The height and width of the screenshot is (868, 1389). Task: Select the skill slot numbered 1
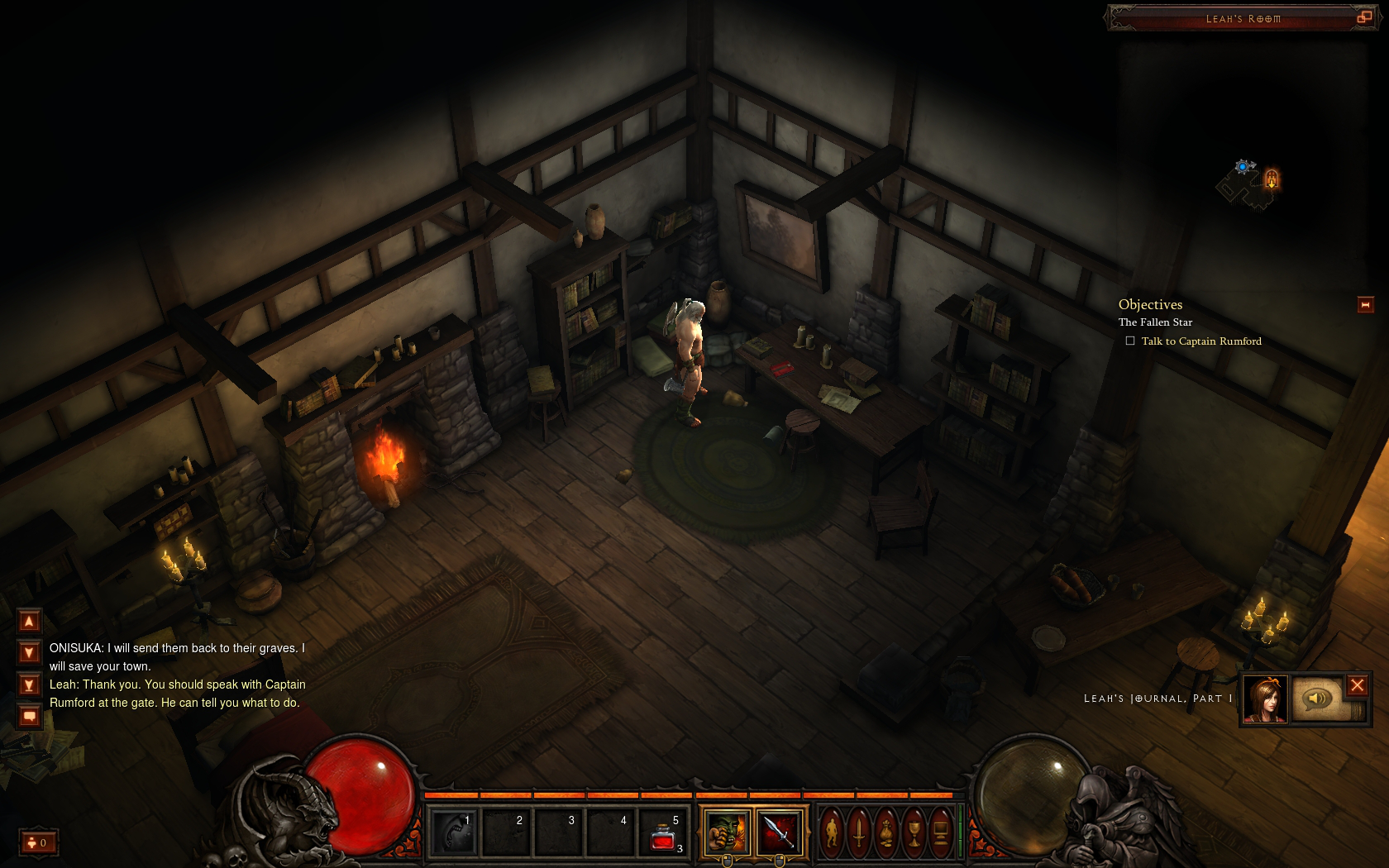454,832
